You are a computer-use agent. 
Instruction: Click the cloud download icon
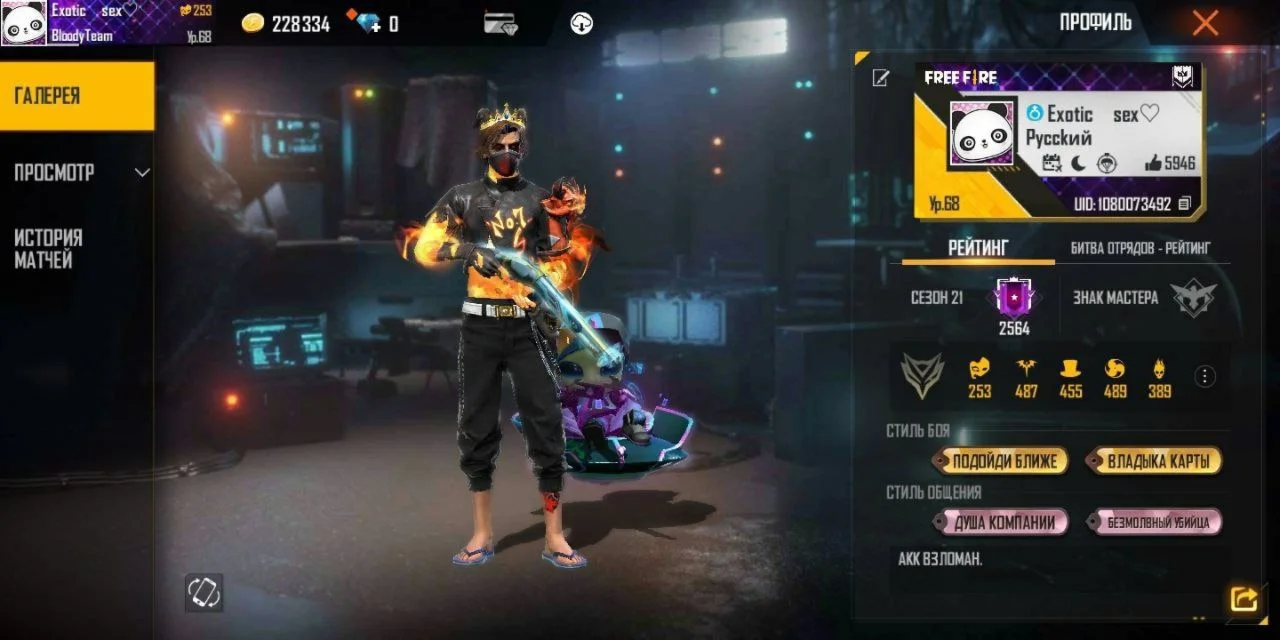(582, 23)
